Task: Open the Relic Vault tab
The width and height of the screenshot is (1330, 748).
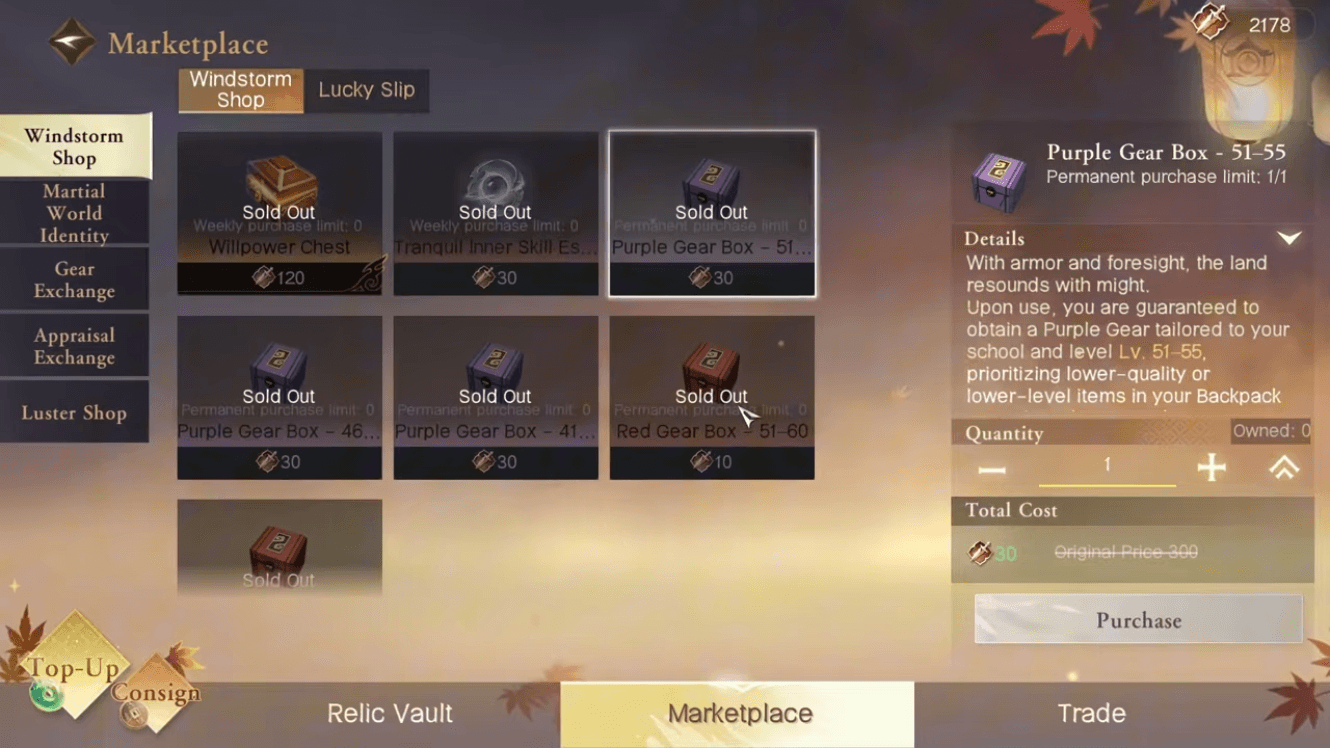Action: point(389,713)
